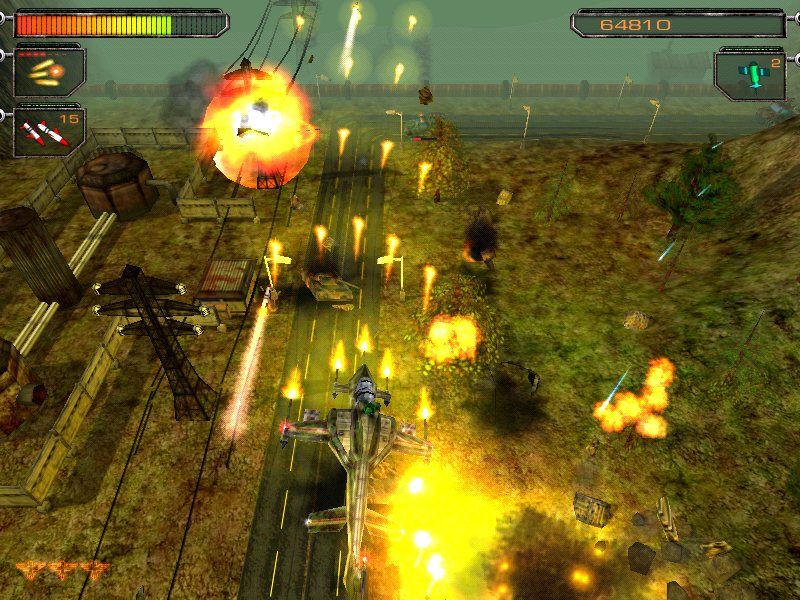Click the green aircraft lives icon
This screenshot has height=600, width=800.
[750, 74]
